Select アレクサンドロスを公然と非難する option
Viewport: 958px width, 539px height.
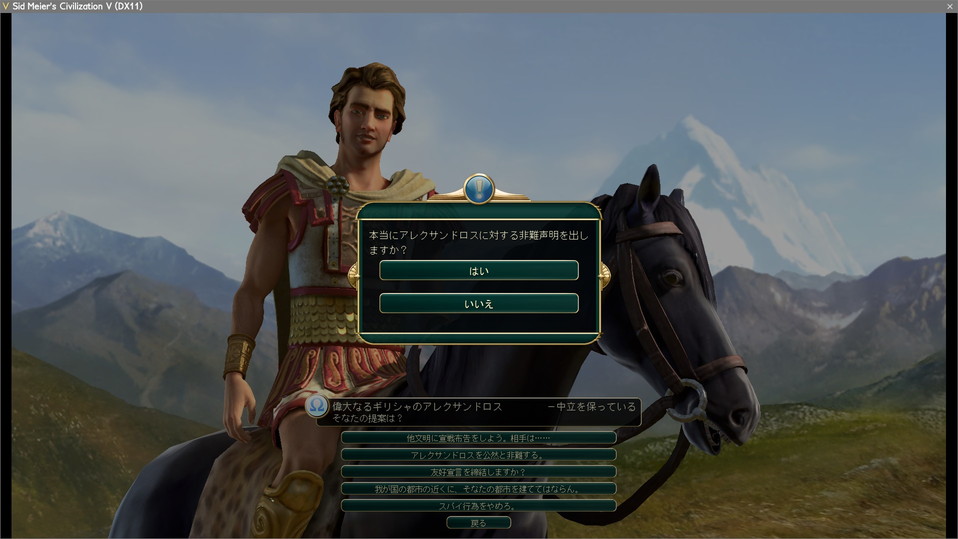pos(478,455)
